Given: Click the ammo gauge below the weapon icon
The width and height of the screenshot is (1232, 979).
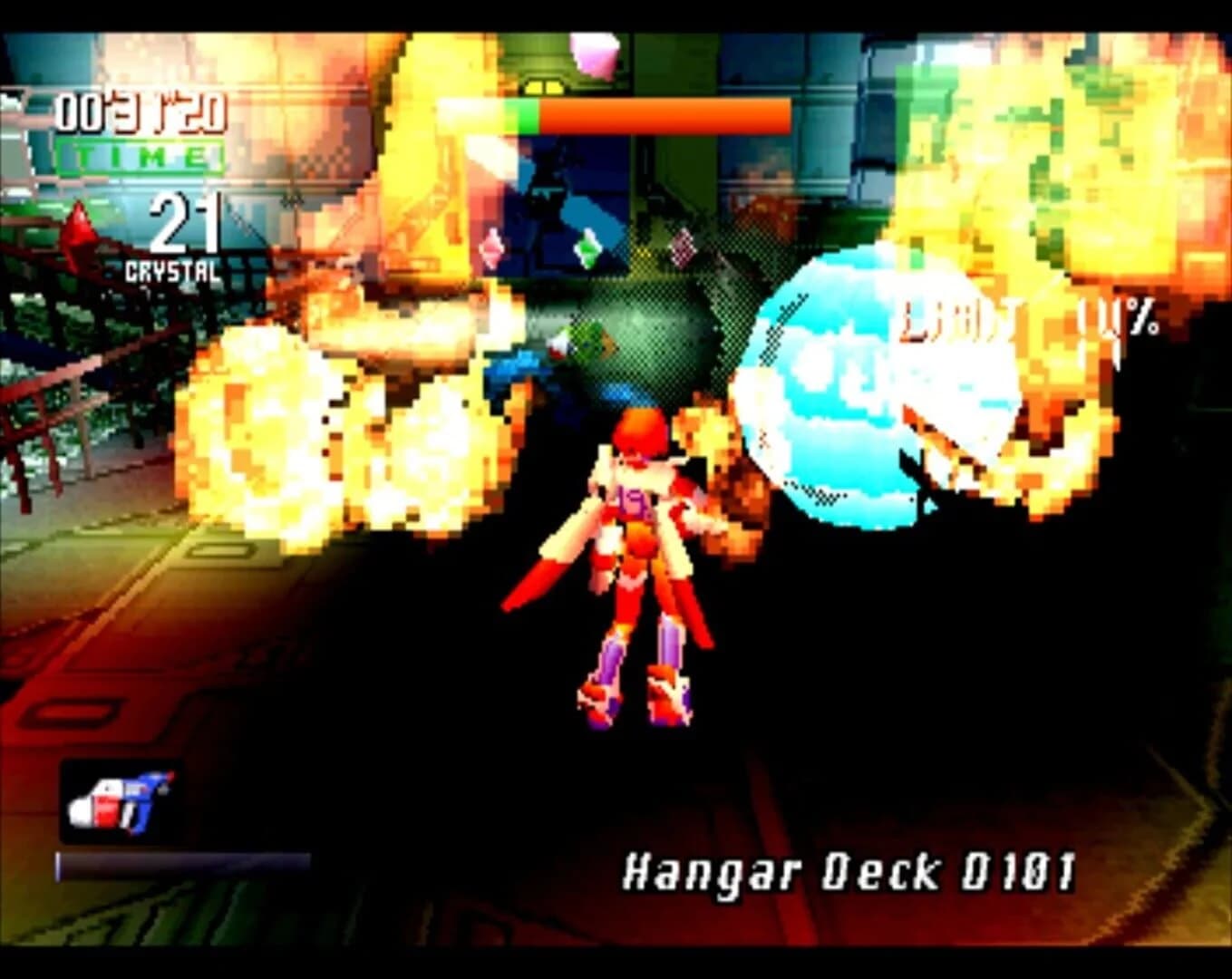Looking at the screenshot, I should (x=181, y=866).
